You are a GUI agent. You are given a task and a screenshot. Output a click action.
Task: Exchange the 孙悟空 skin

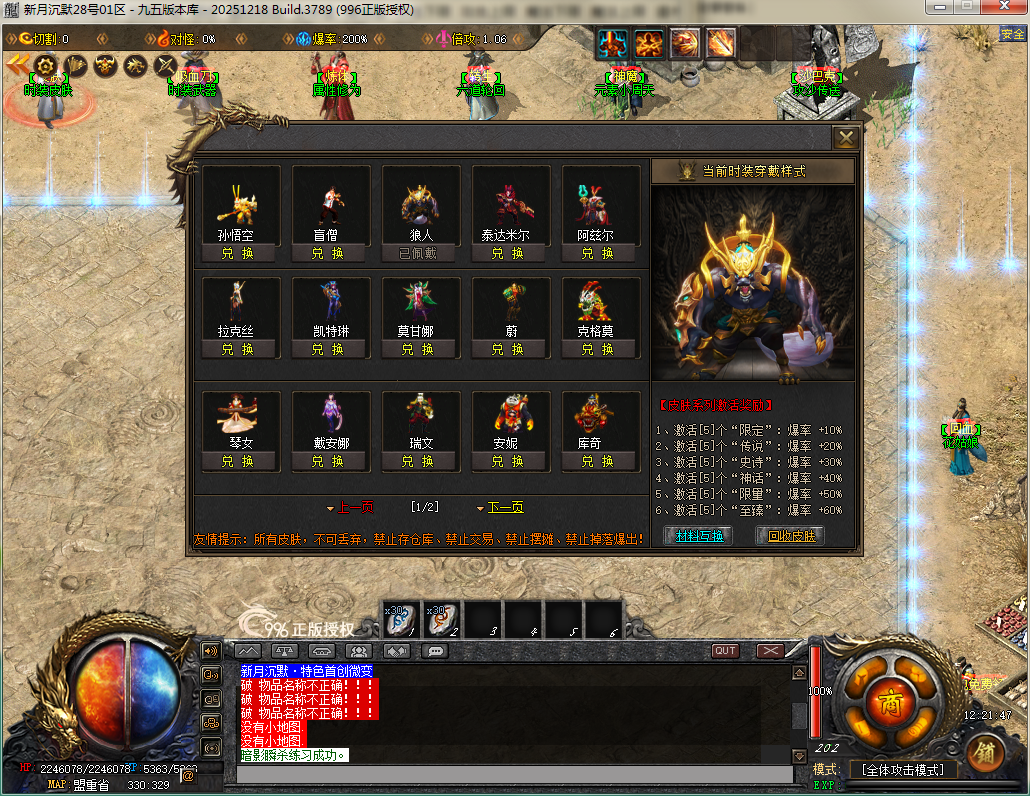pyautogui.click(x=238, y=254)
